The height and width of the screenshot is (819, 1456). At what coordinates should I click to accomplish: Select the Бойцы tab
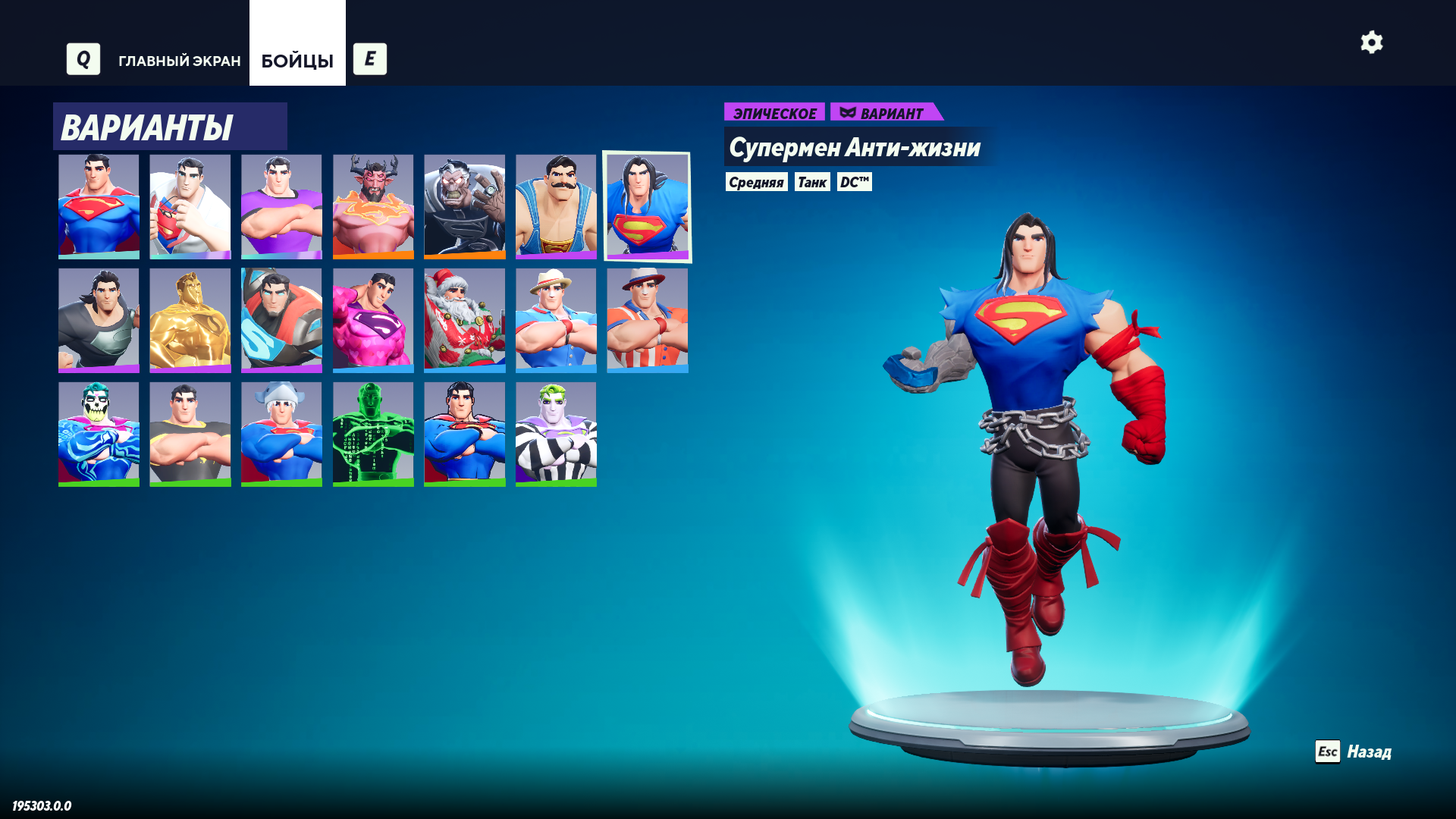point(297,61)
